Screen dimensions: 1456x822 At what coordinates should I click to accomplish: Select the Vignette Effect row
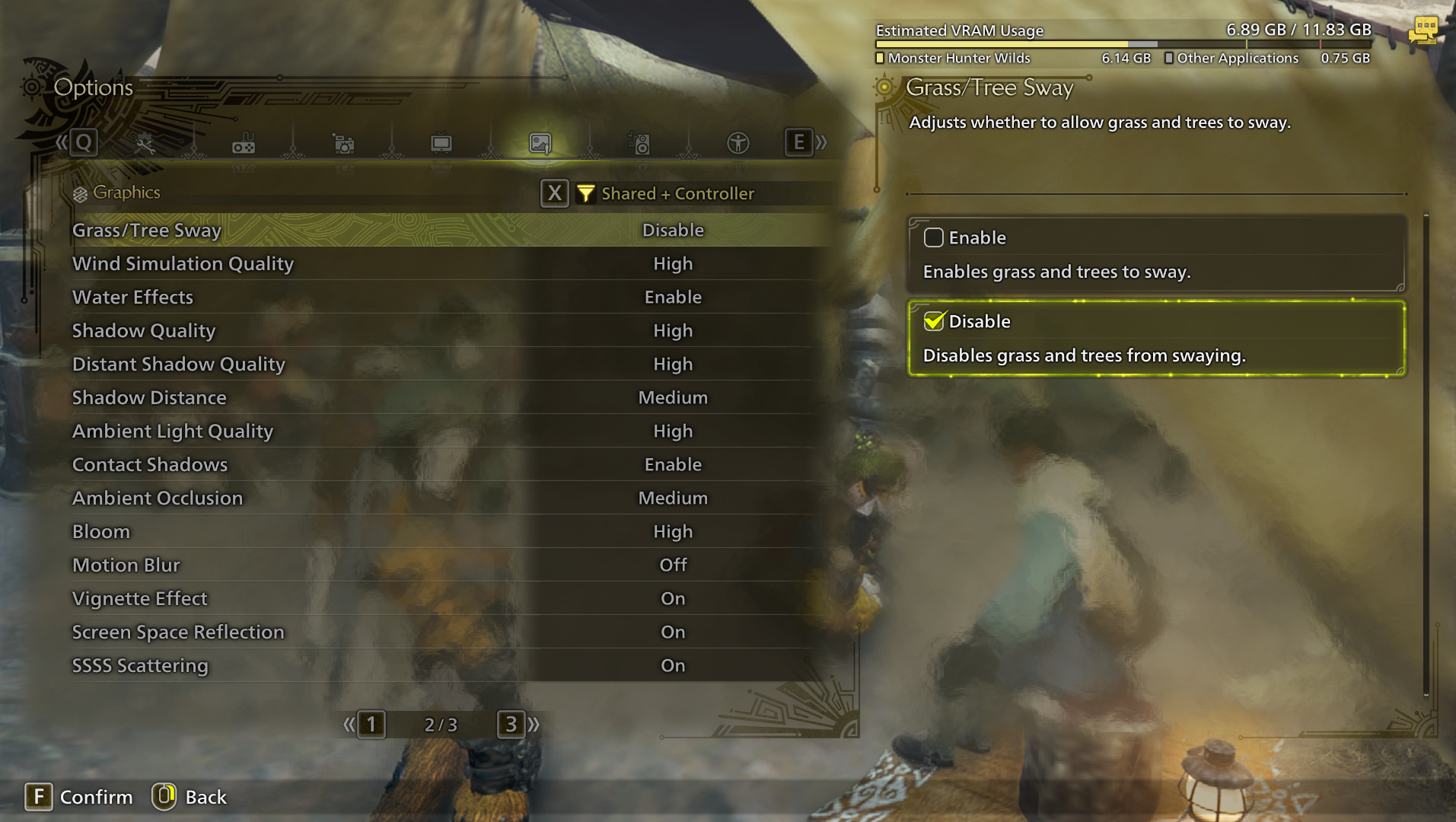(449, 598)
